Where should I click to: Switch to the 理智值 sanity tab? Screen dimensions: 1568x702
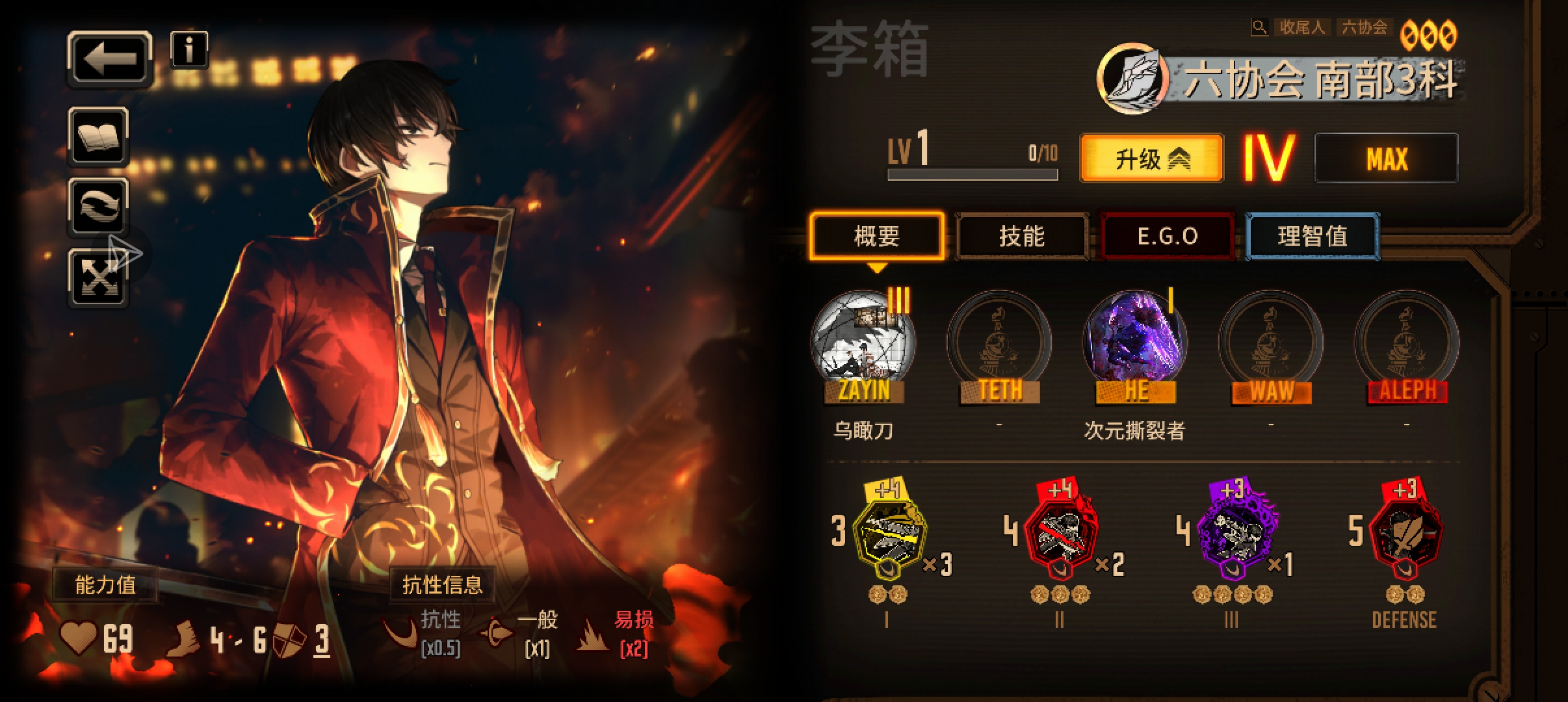click(x=1312, y=236)
